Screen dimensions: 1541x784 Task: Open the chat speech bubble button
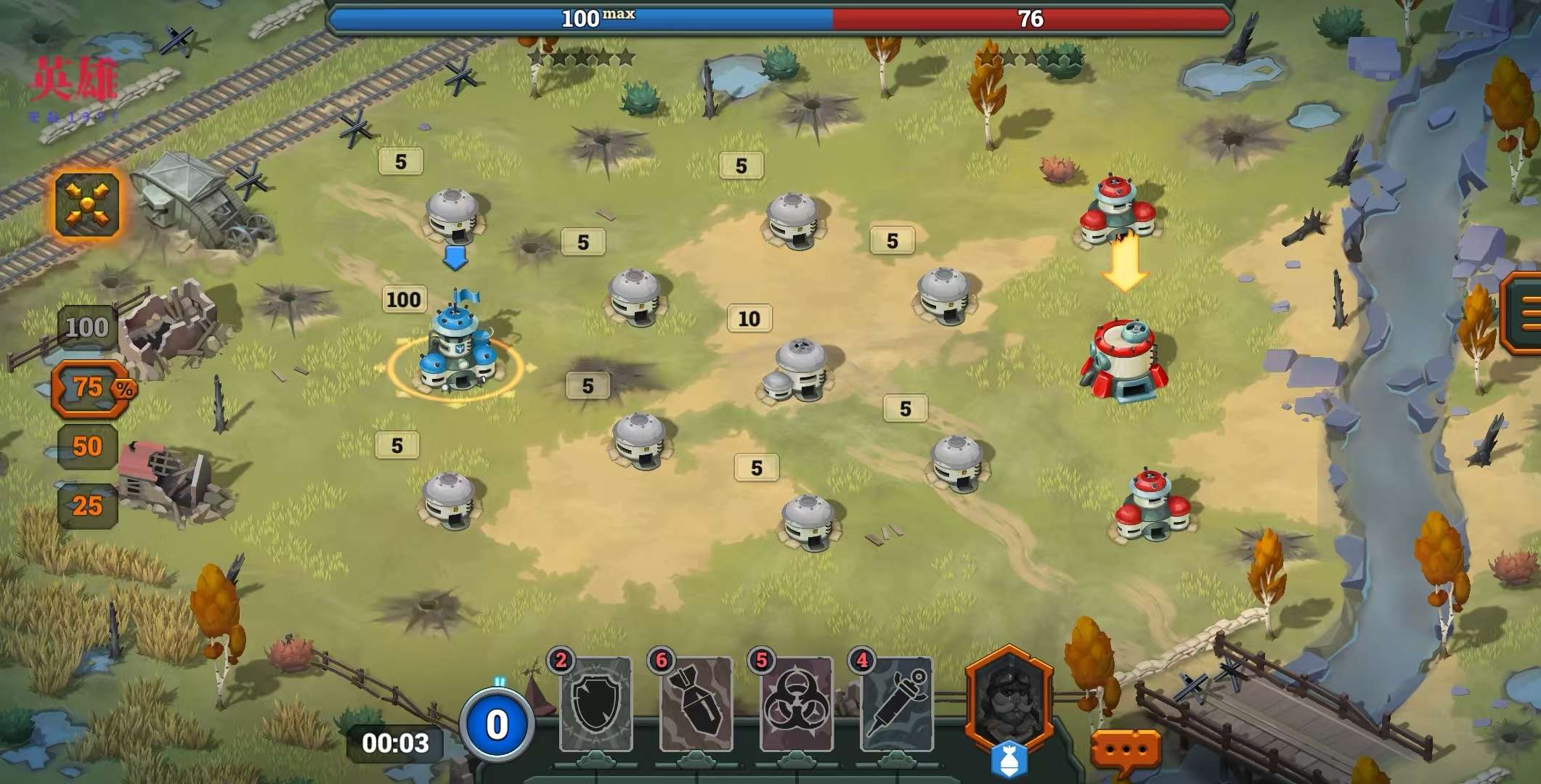click(x=1125, y=751)
